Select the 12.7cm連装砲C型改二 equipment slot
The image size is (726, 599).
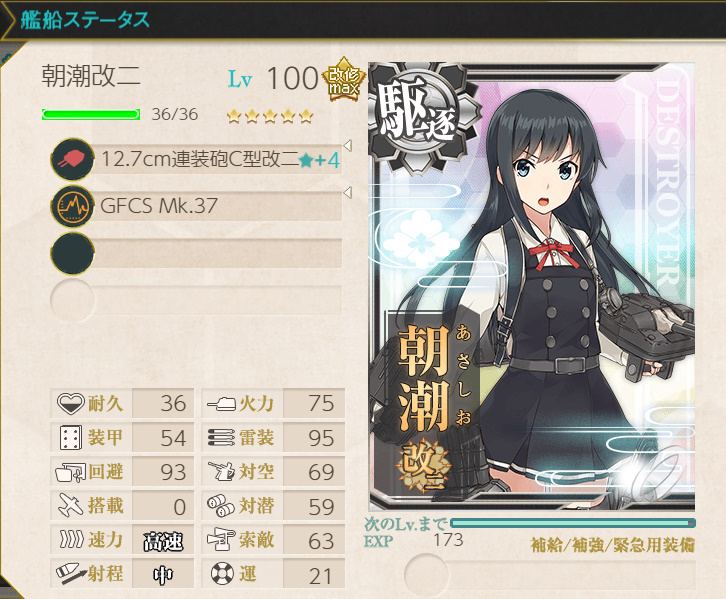click(x=200, y=159)
